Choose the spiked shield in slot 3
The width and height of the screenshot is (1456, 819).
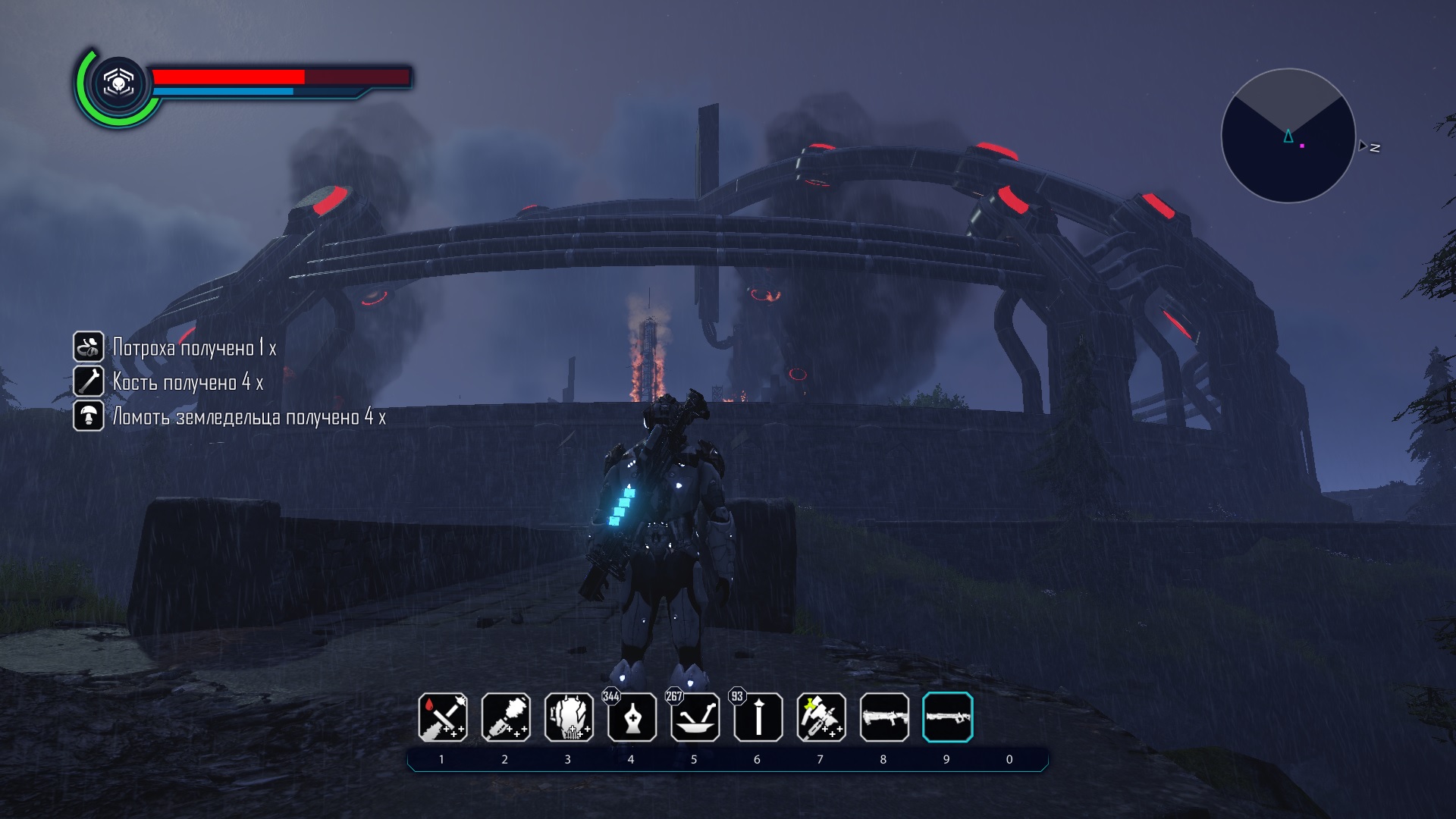(x=569, y=717)
